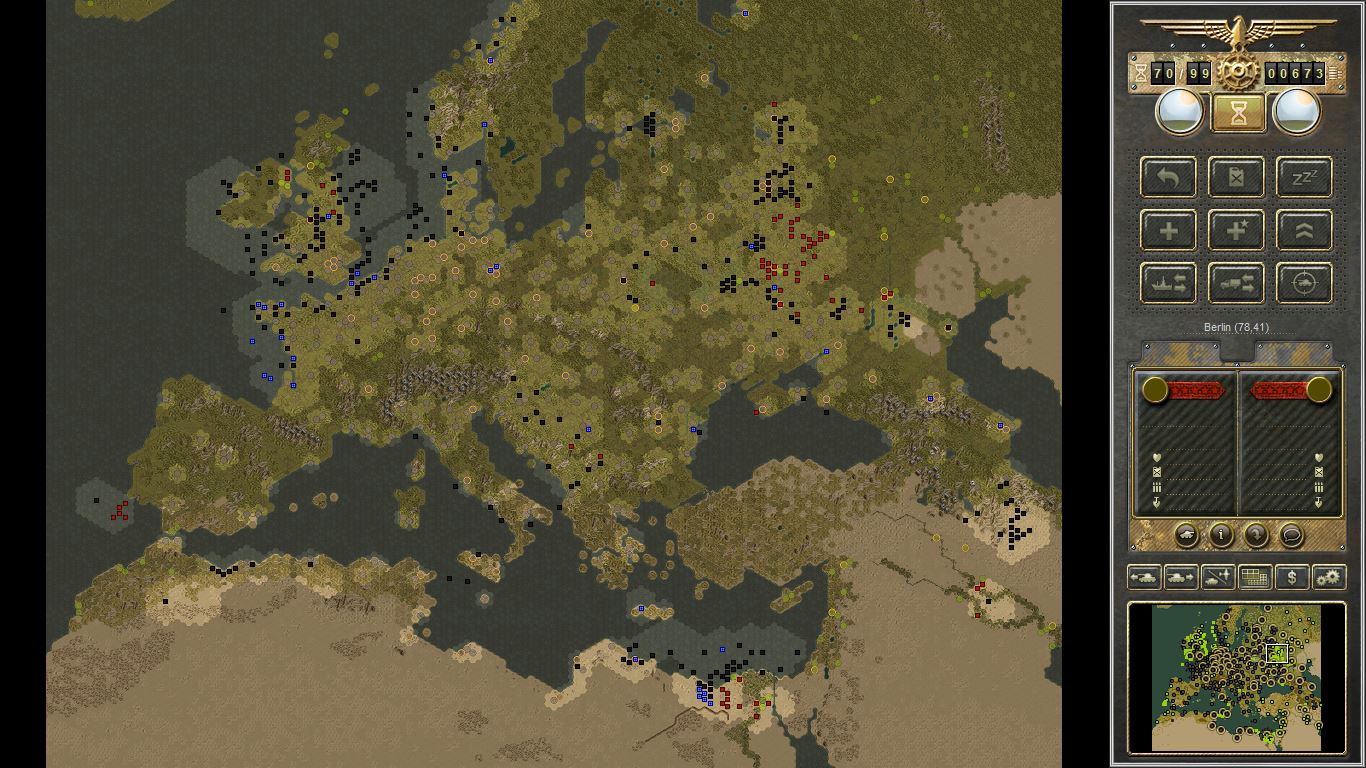The image size is (1366, 768).
Task: Select the previous unit tank arrow icon
Action: point(1145,577)
